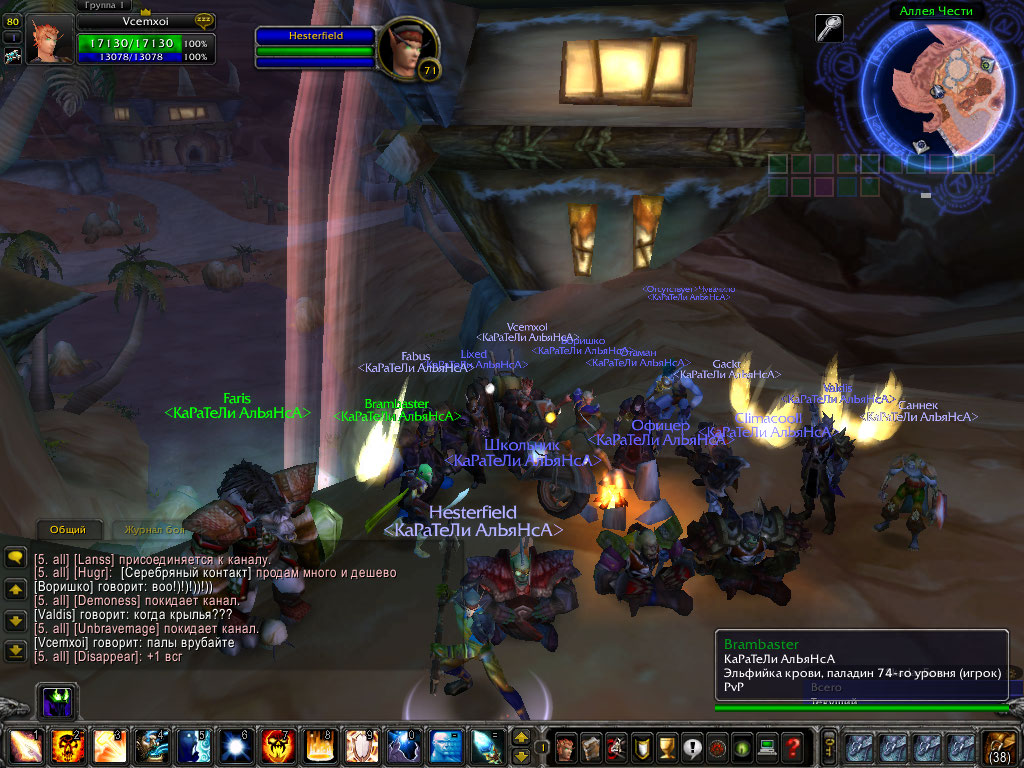Open the social speech-bubble button
1024x768 pixels.
click(x=692, y=747)
